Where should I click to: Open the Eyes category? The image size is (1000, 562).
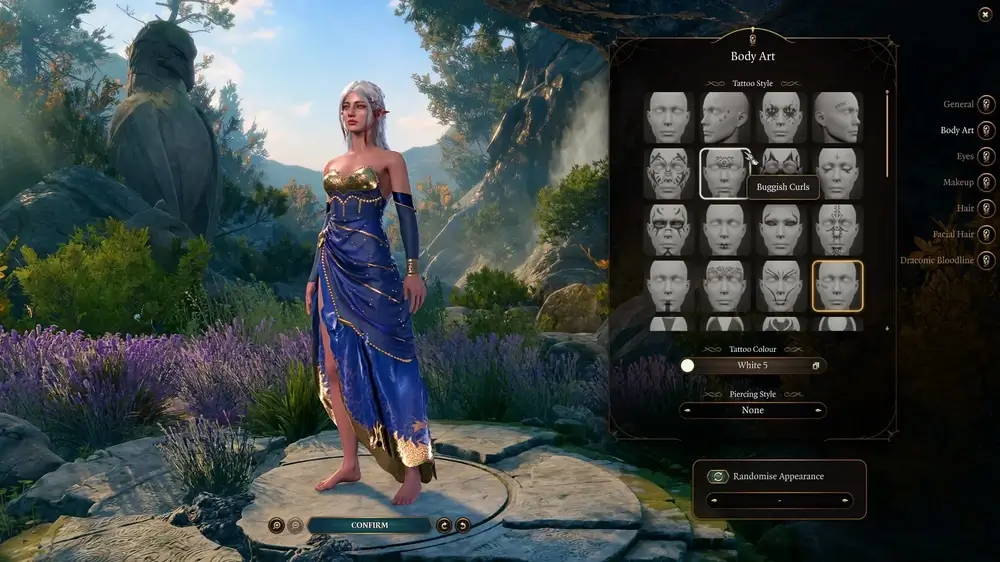pyautogui.click(x=986, y=156)
